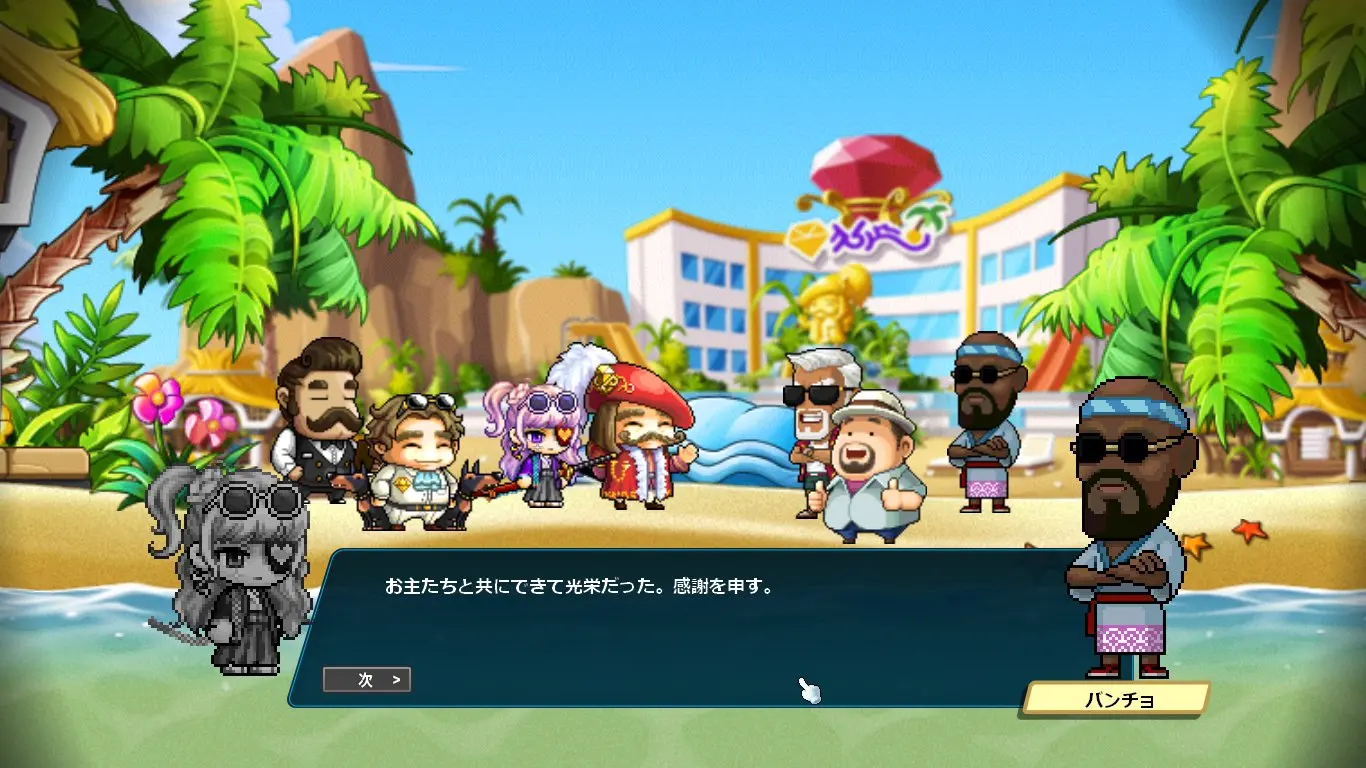Image resolution: width=1366 pixels, height=768 pixels.
Task: Advance dialogue with the 次 button
Action: (x=367, y=680)
